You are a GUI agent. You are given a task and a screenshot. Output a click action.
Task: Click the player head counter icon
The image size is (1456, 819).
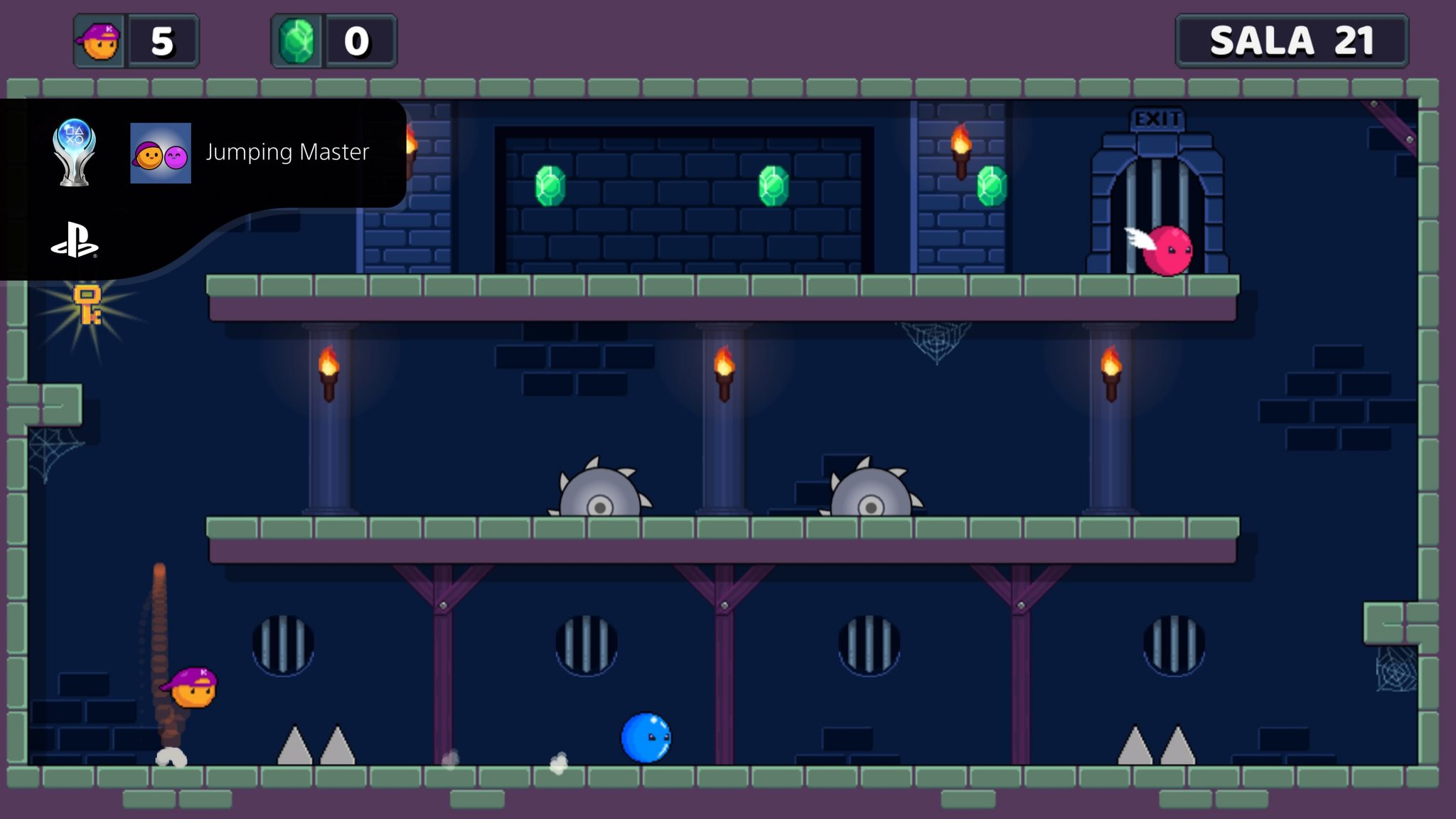click(100, 41)
